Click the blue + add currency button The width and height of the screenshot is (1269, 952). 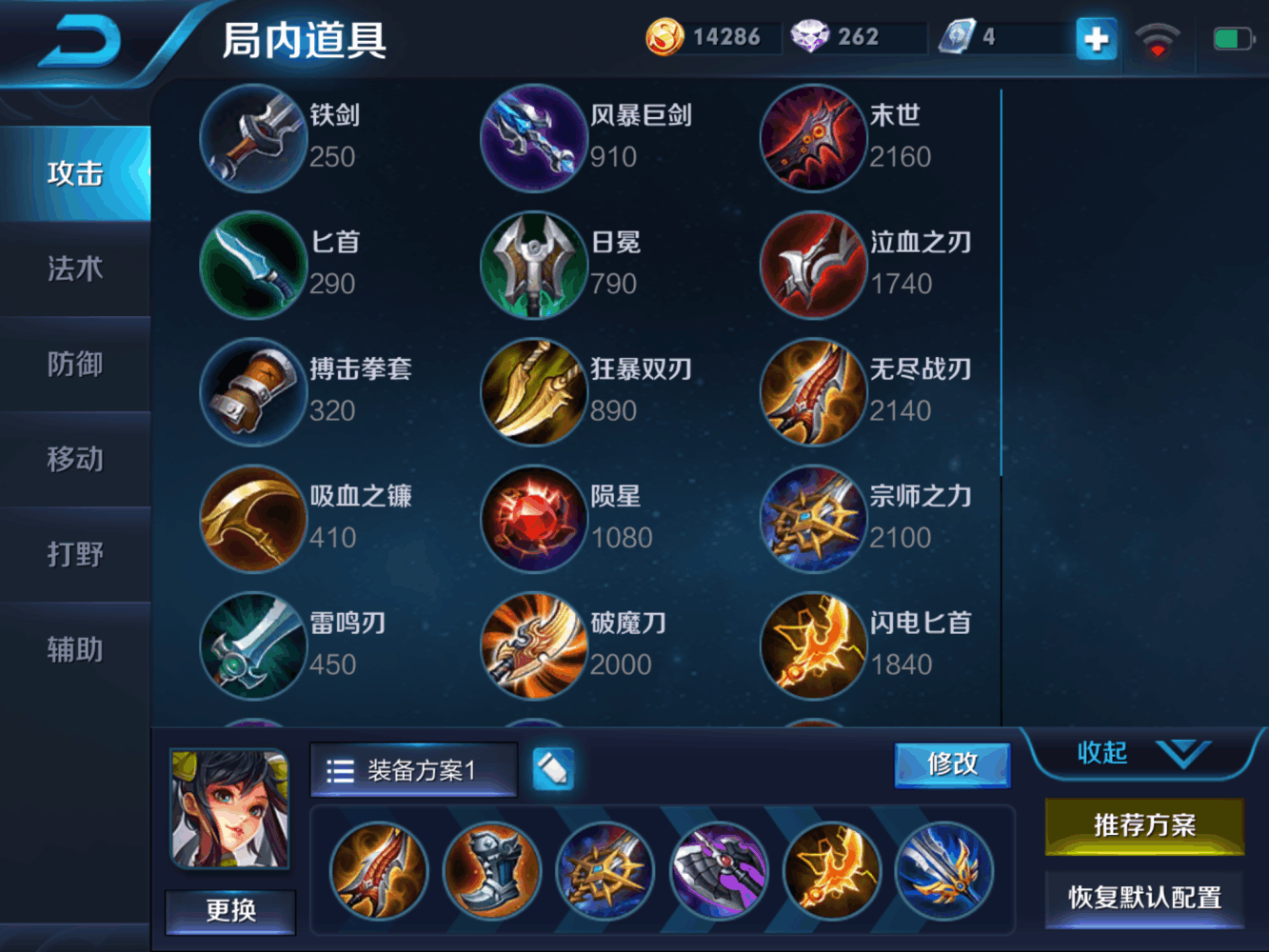click(x=1096, y=40)
